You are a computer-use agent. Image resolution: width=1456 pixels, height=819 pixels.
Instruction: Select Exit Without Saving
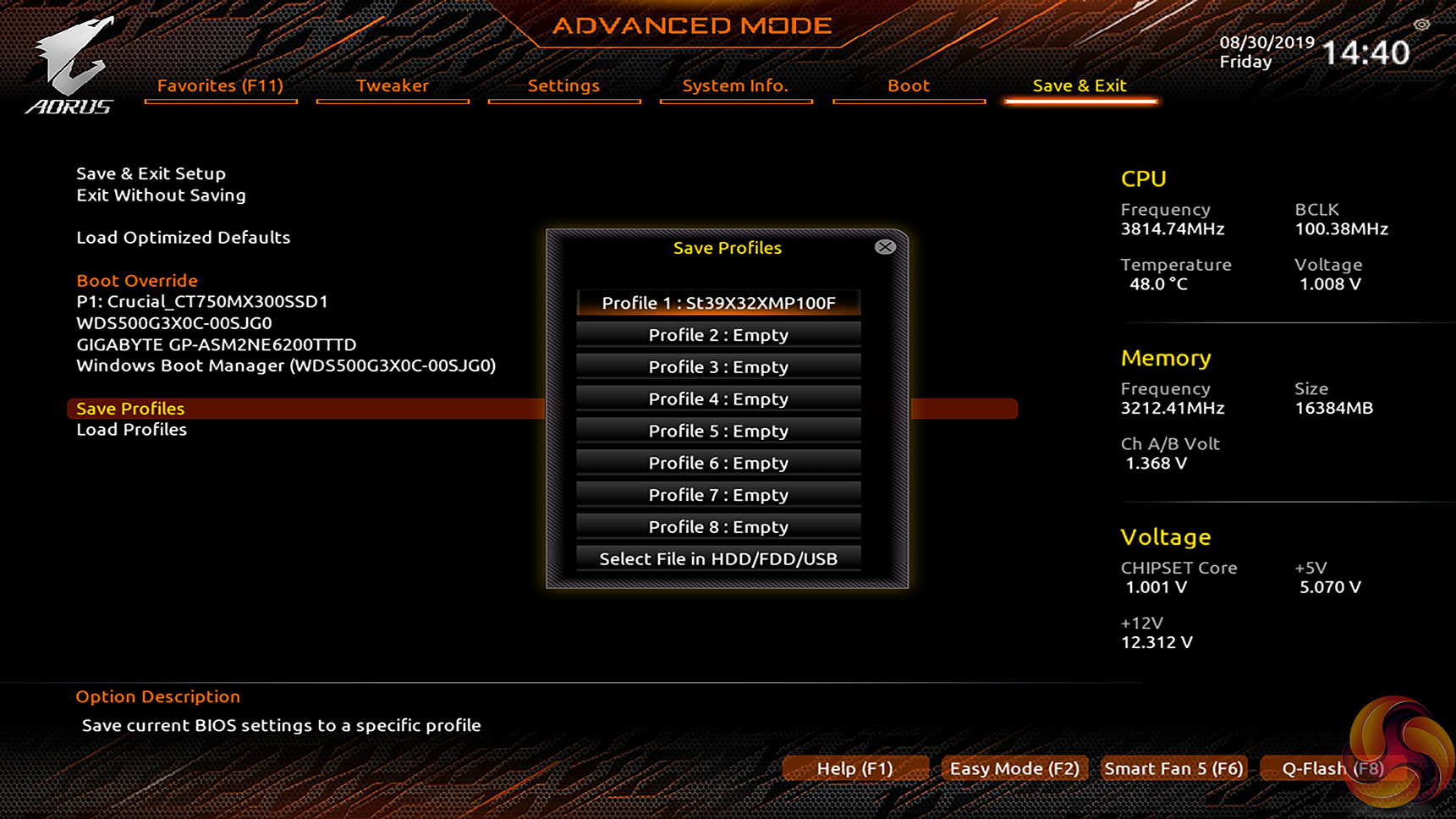[x=162, y=195]
